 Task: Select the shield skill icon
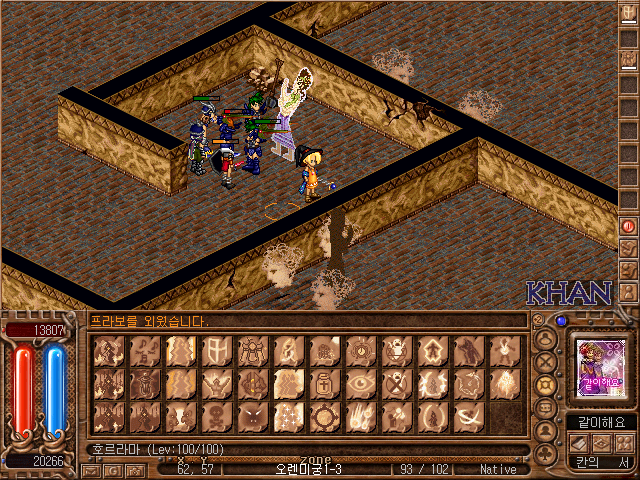pyautogui.click(x=215, y=350)
